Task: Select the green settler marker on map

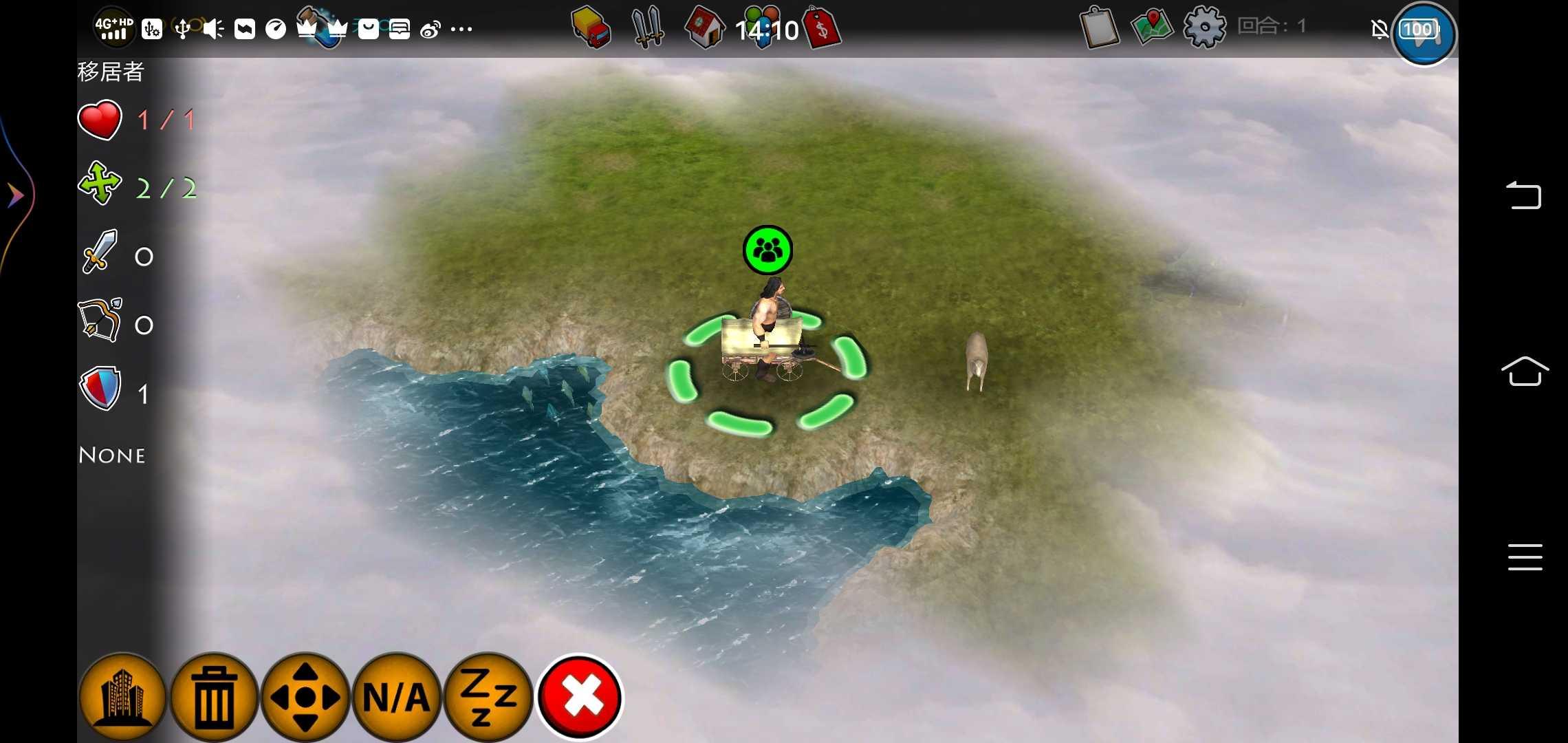Action: tap(767, 250)
